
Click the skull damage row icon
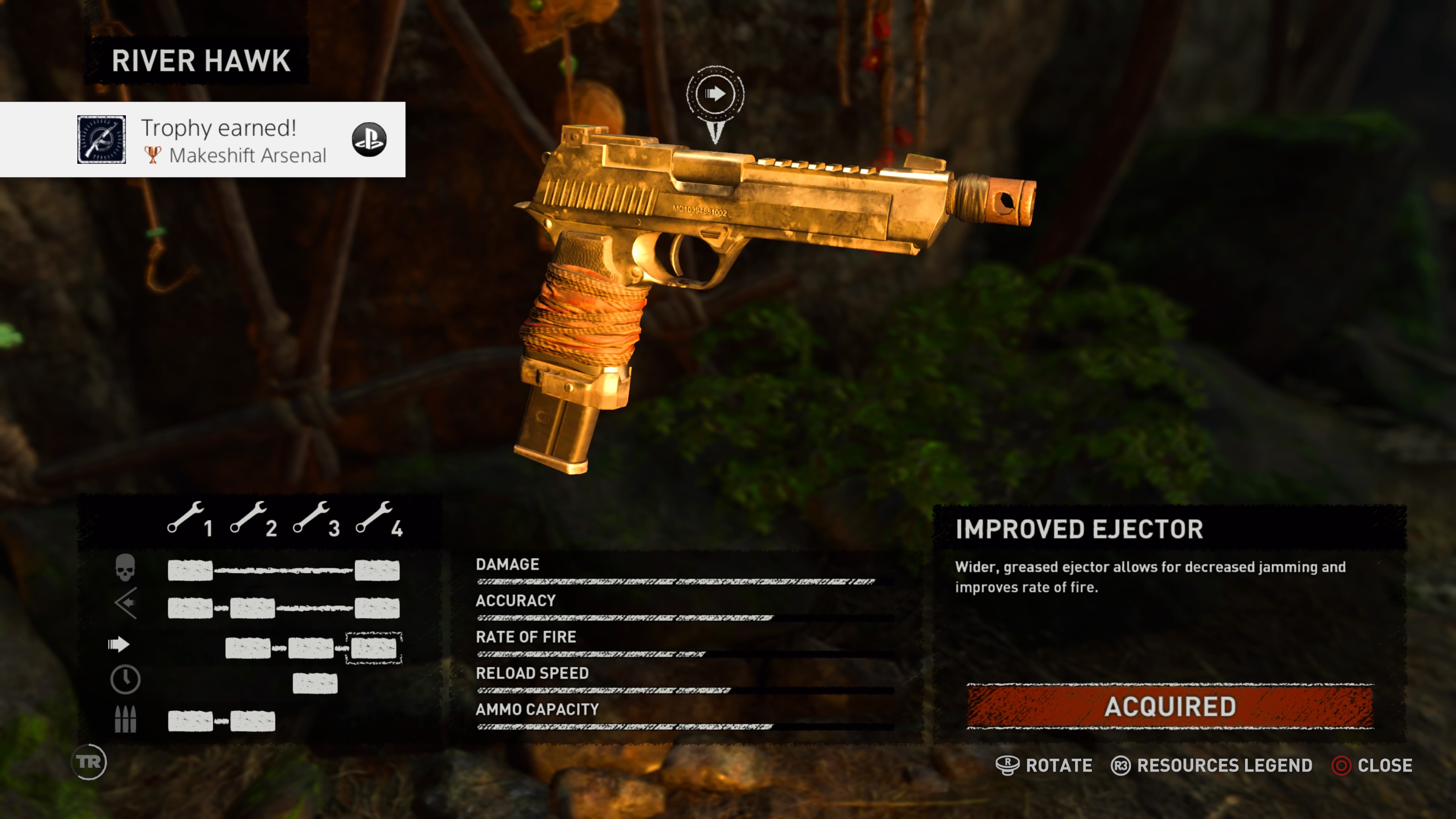coord(125,568)
